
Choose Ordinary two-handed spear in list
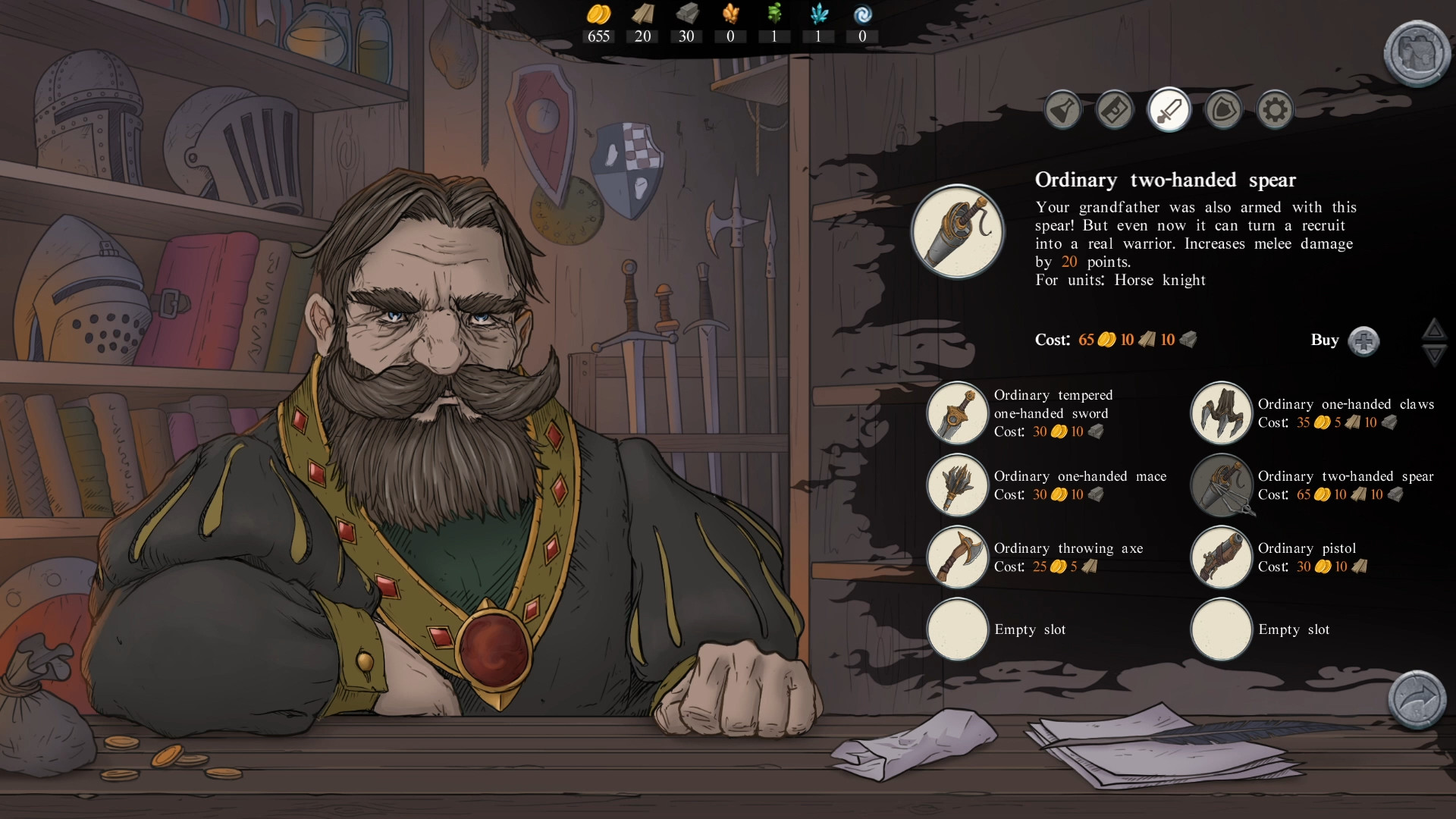pyautogui.click(x=1221, y=485)
